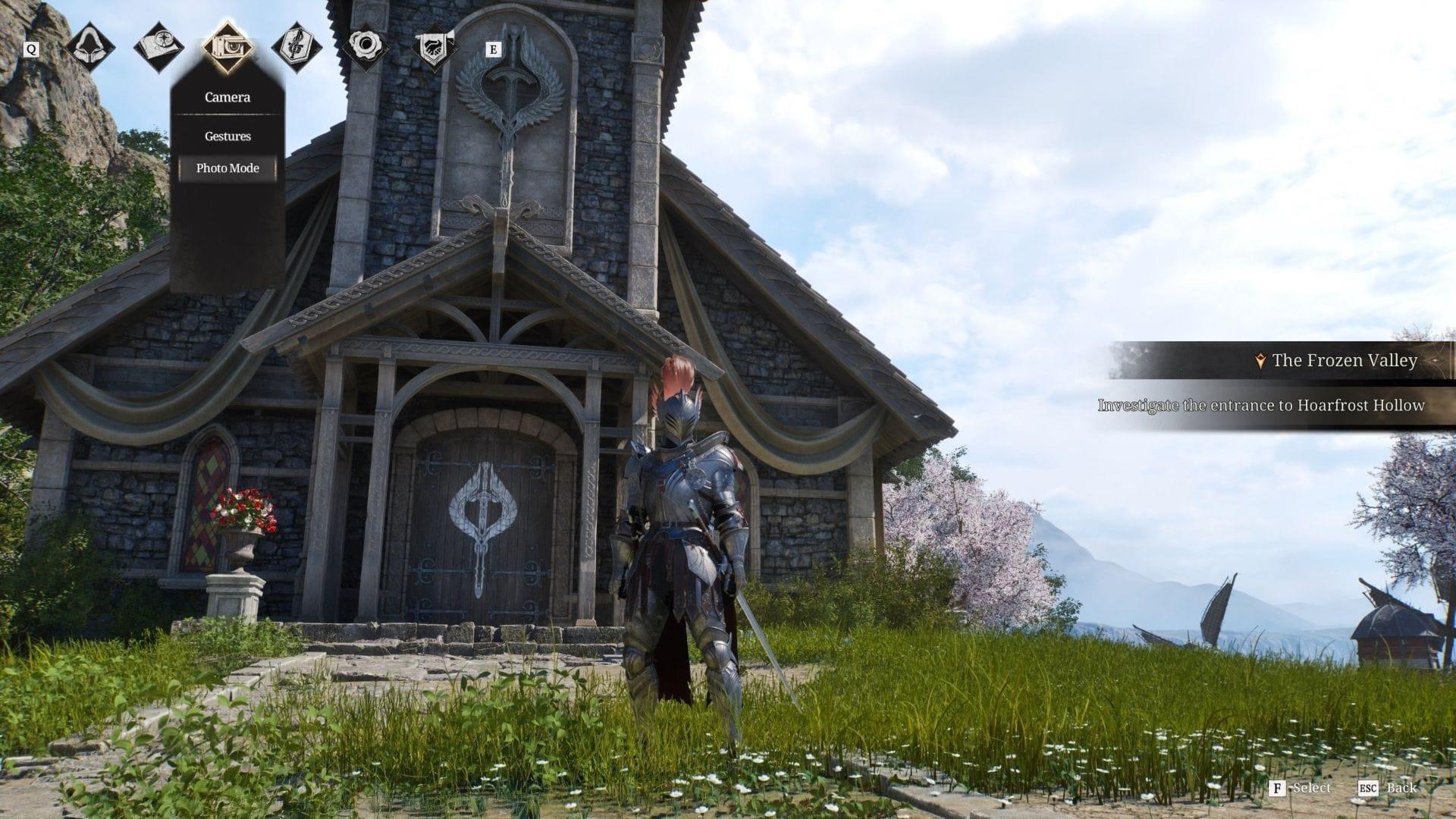Select the hooded cloak icon
Image resolution: width=1456 pixels, height=819 pixels.
pyautogui.click(x=91, y=47)
